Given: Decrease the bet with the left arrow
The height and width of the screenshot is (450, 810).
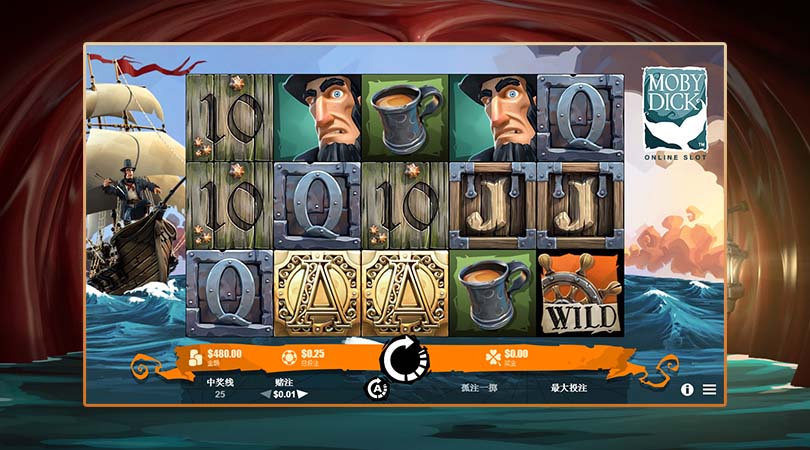Looking at the screenshot, I should [x=266, y=394].
